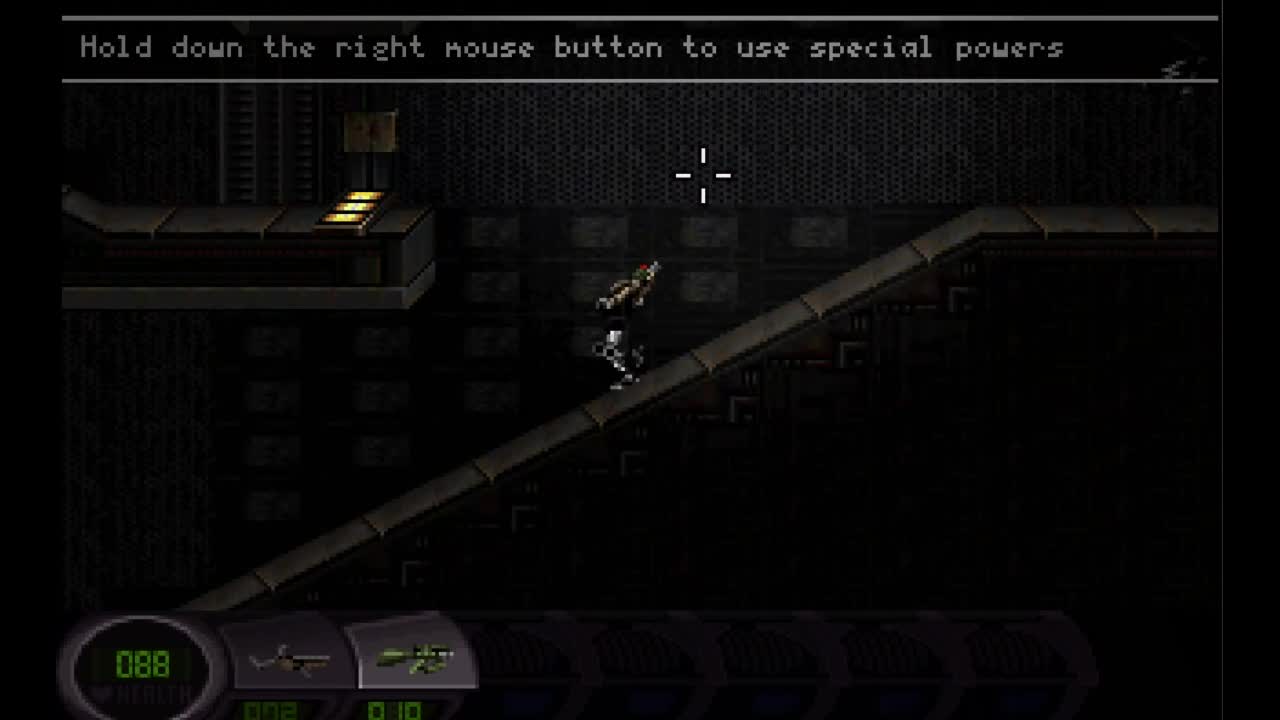Screen dimensions: 1280x720
Task: Select the laser rifle in the weapon bar
Action: point(290,657)
